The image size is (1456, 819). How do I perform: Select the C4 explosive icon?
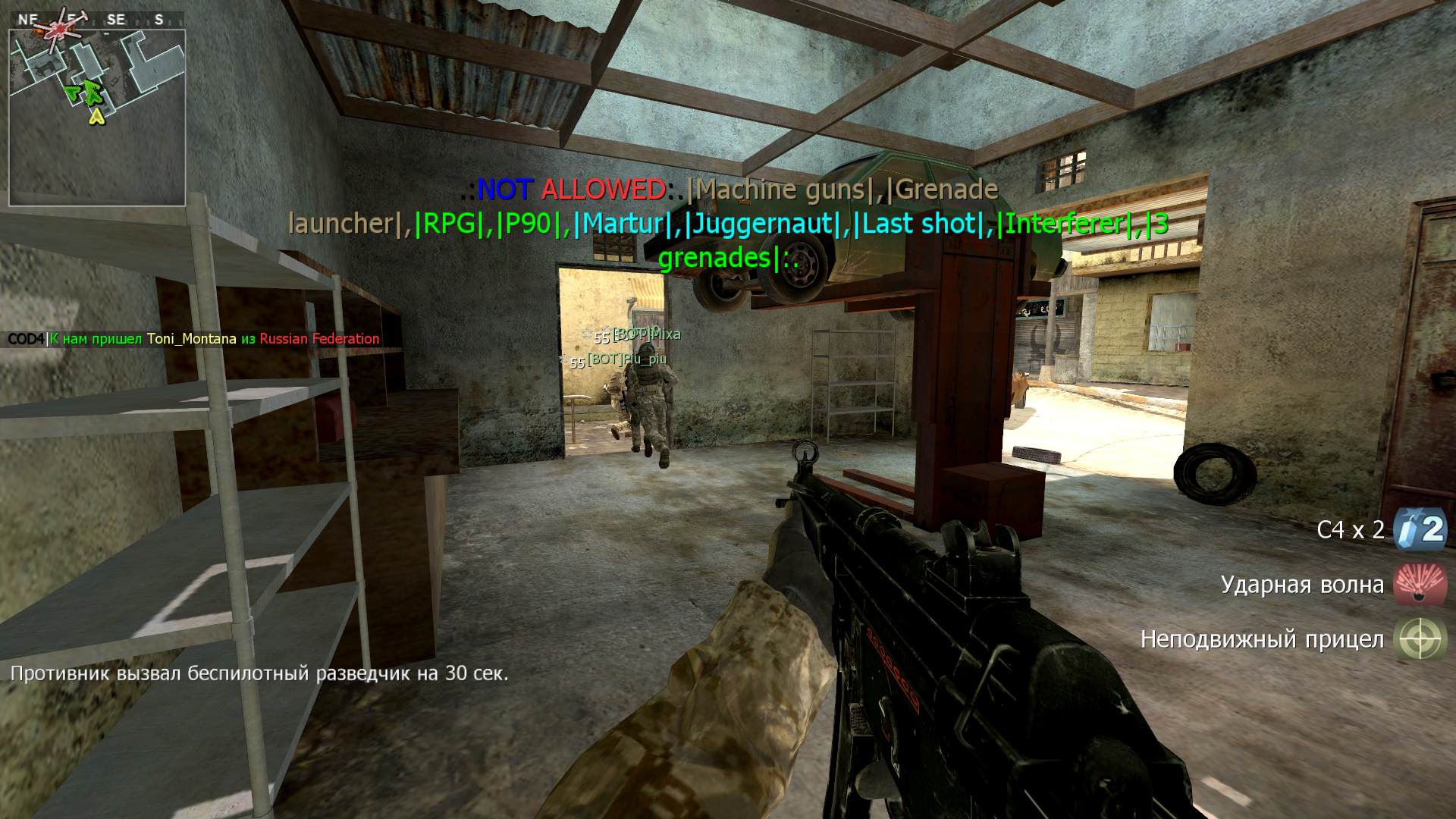click(x=1420, y=529)
